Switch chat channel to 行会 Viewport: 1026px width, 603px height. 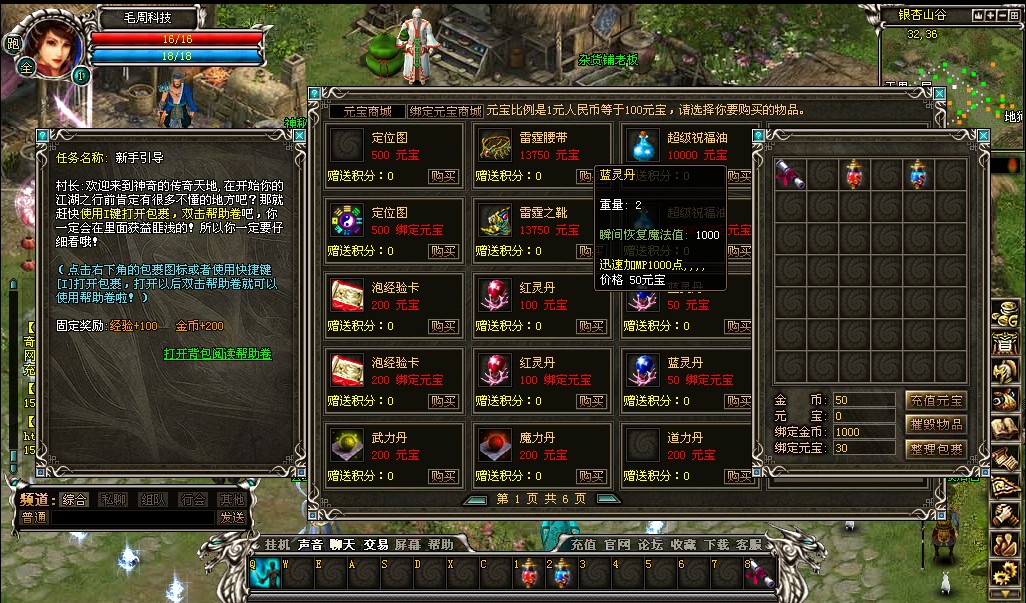193,499
